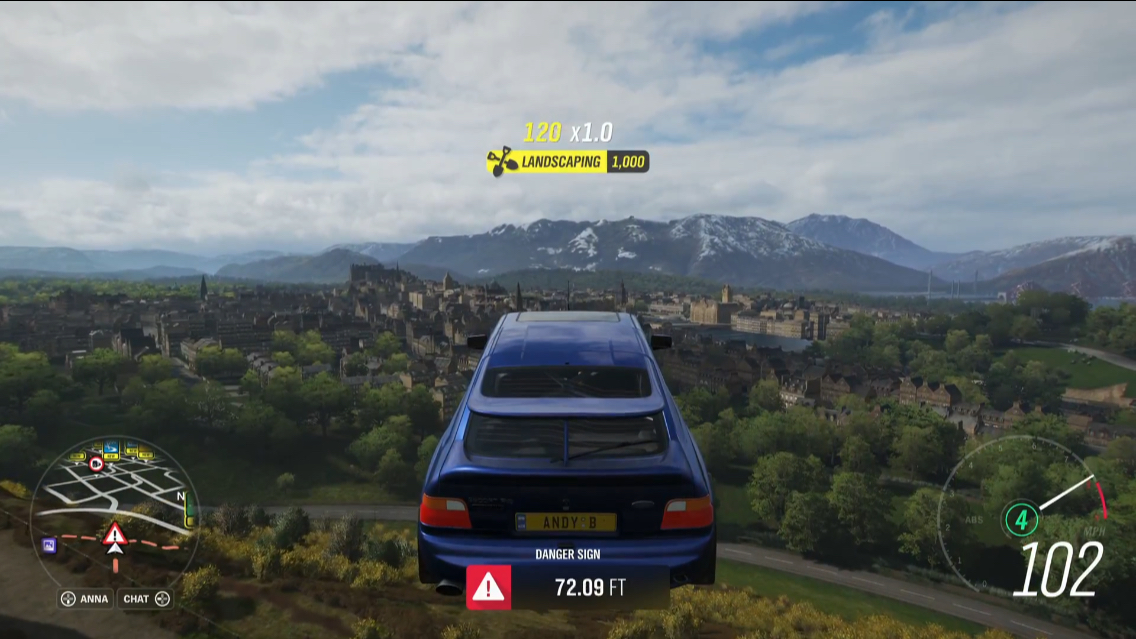Click the speed camera marker on minimap

[96, 464]
